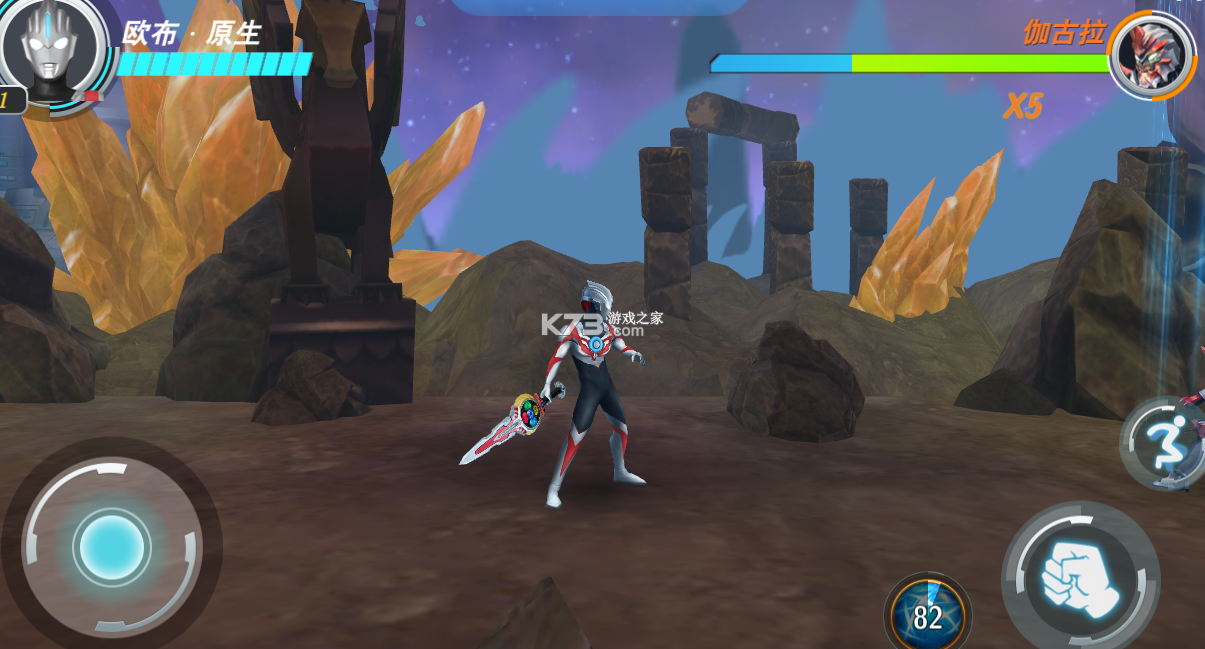The height and width of the screenshot is (649, 1205).
Task: Trigger the energy skill showing 82
Action: click(x=927, y=615)
